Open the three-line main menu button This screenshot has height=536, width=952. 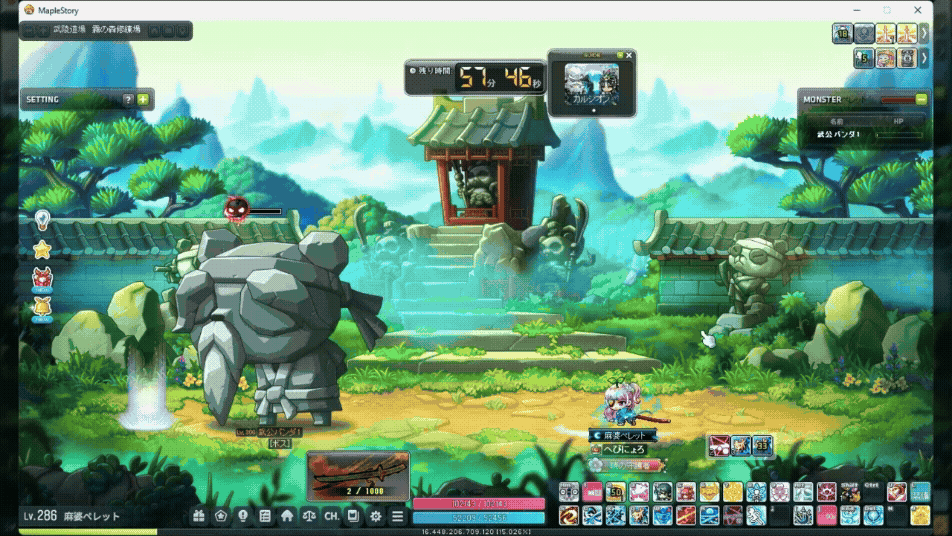tap(398, 516)
